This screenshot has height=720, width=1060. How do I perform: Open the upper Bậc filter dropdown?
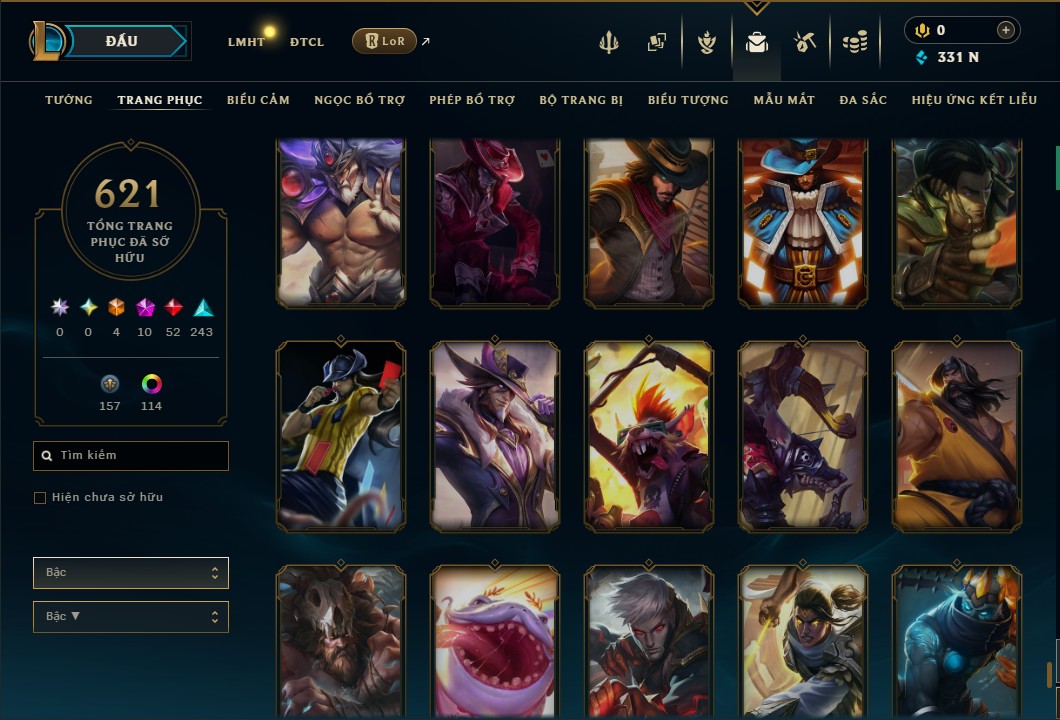click(x=131, y=573)
